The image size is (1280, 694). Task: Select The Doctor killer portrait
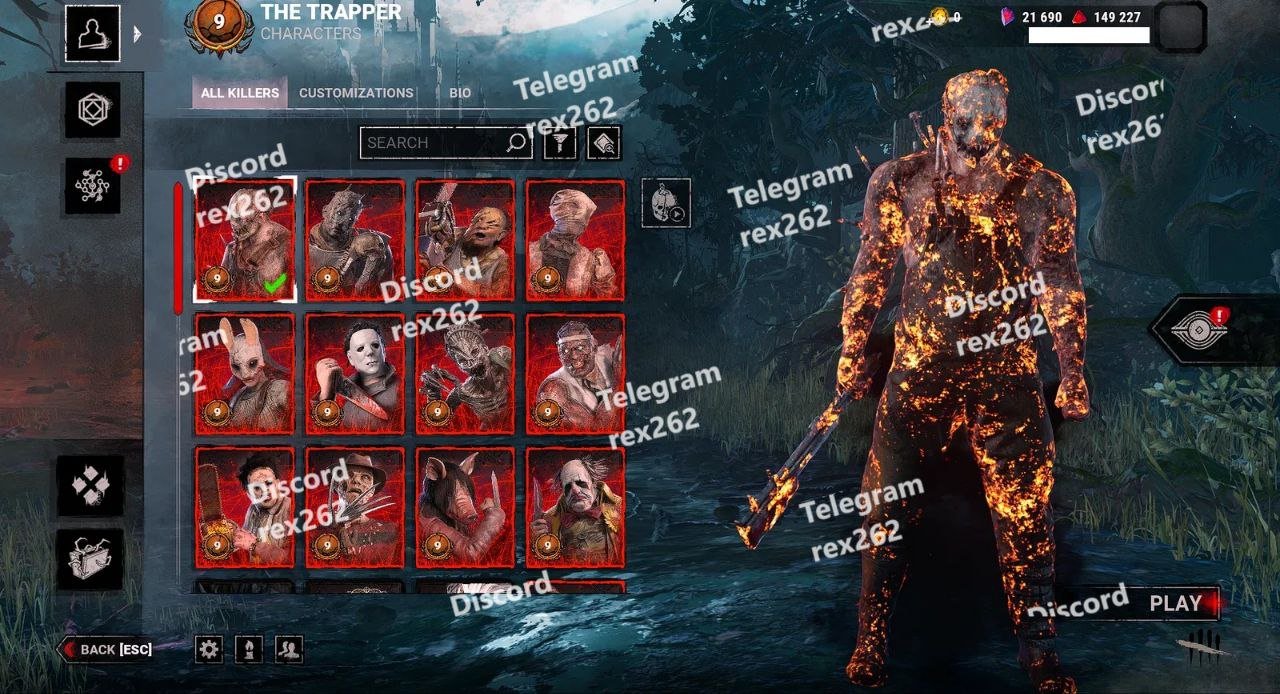575,373
